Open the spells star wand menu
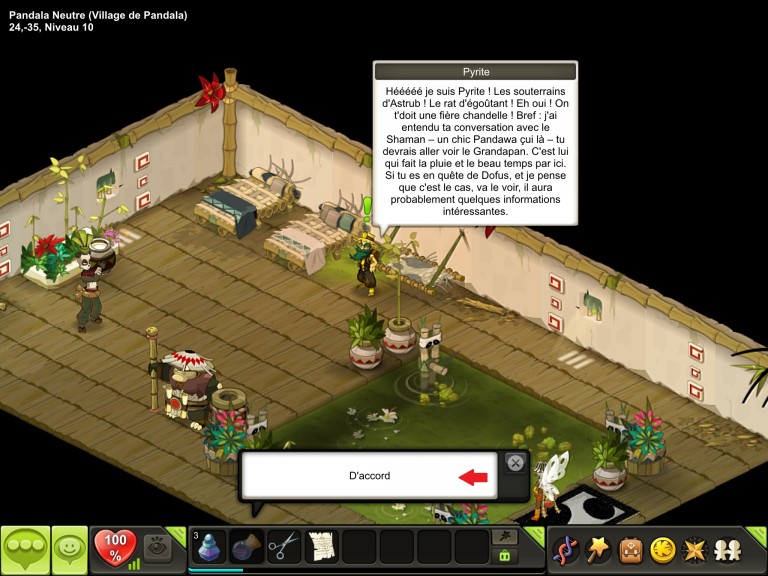768x576 pixels. point(599,549)
